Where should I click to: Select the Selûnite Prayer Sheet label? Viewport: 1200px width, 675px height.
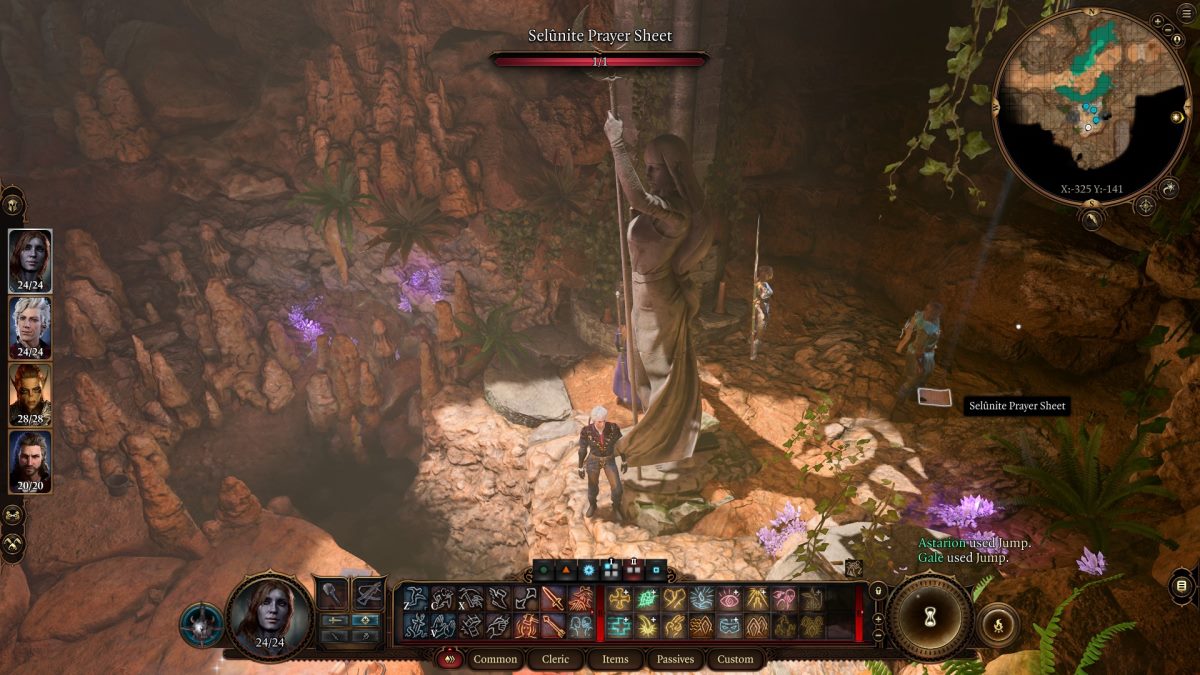[x=1015, y=406]
